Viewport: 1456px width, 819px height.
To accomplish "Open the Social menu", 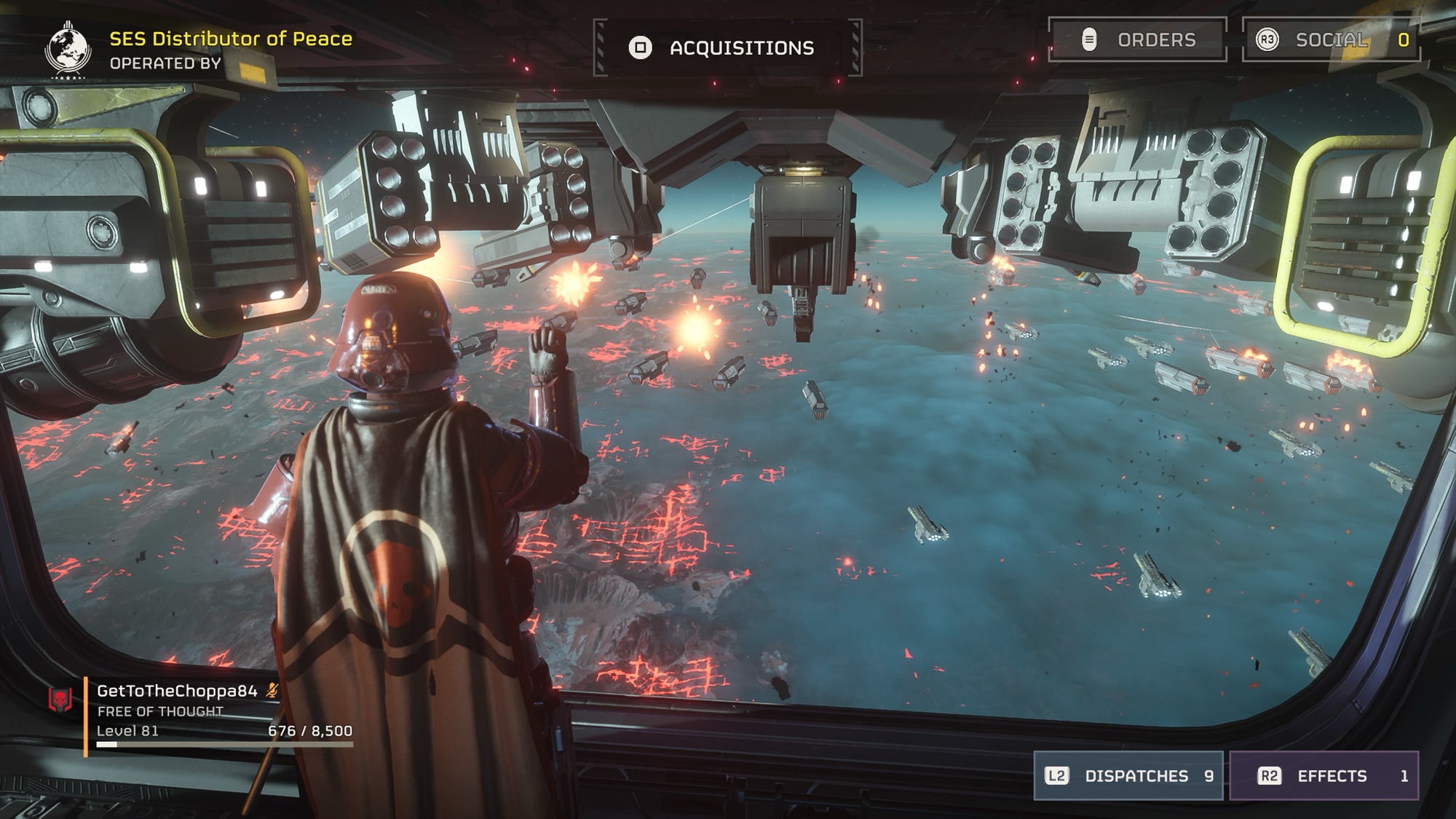I will [1332, 40].
